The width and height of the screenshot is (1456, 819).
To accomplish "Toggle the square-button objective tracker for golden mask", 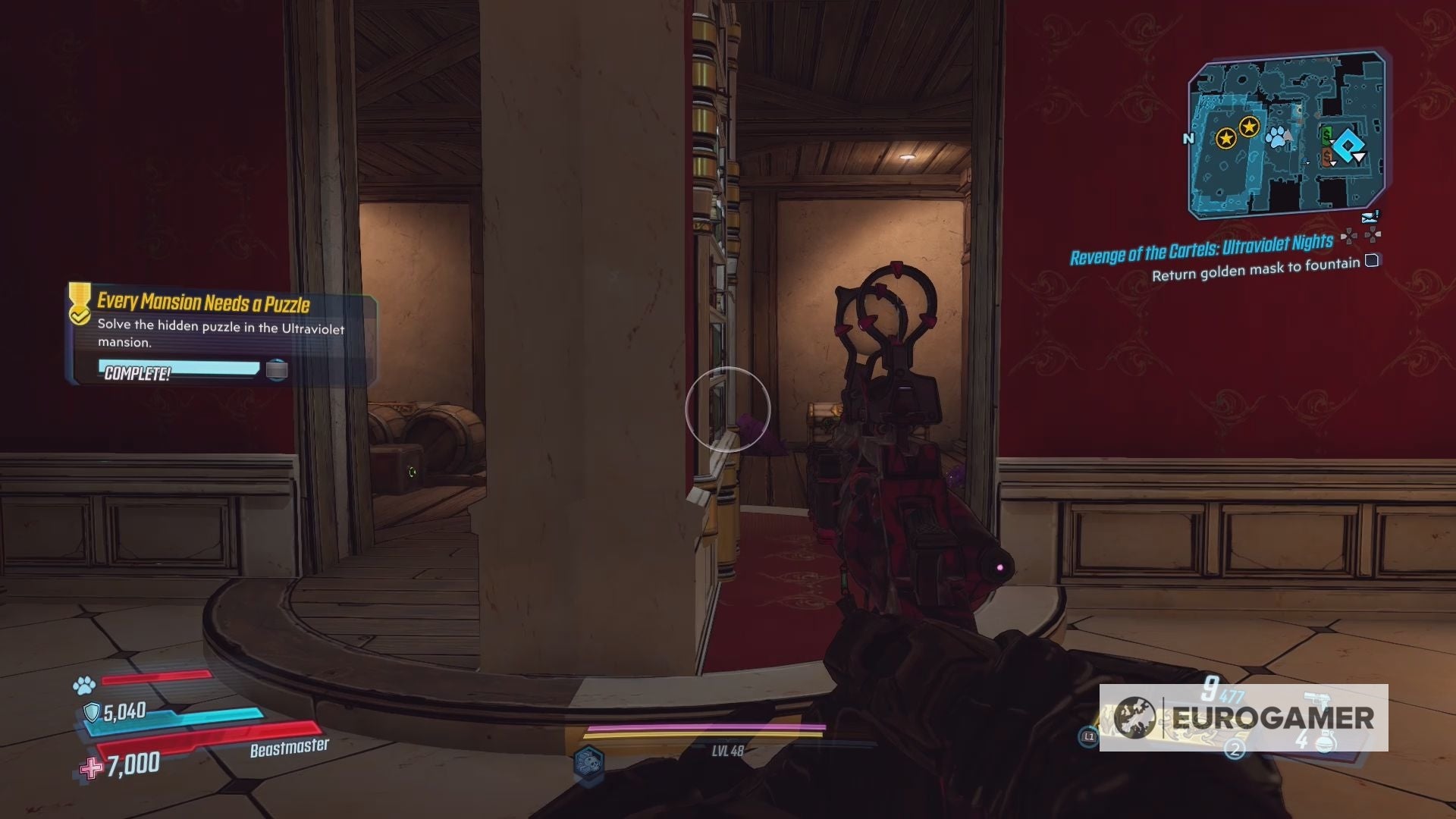I will click(x=1371, y=259).
